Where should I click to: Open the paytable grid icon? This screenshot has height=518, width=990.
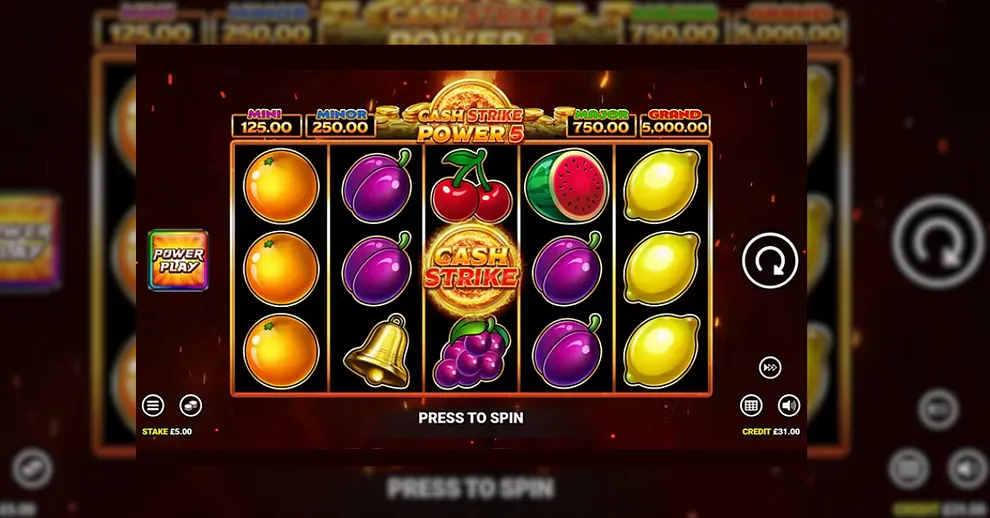(x=751, y=405)
